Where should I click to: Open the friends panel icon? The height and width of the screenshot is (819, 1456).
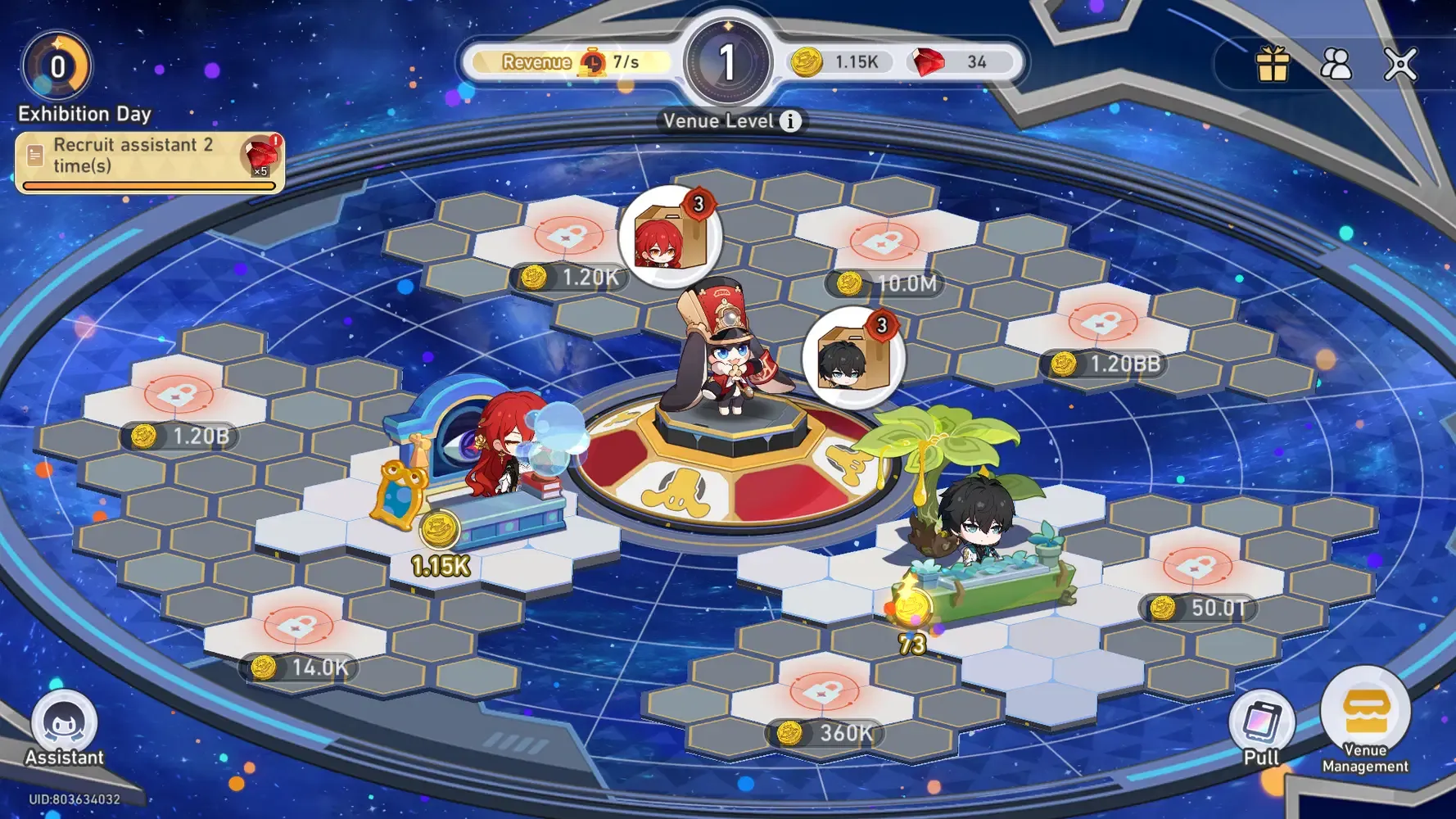tap(1336, 64)
